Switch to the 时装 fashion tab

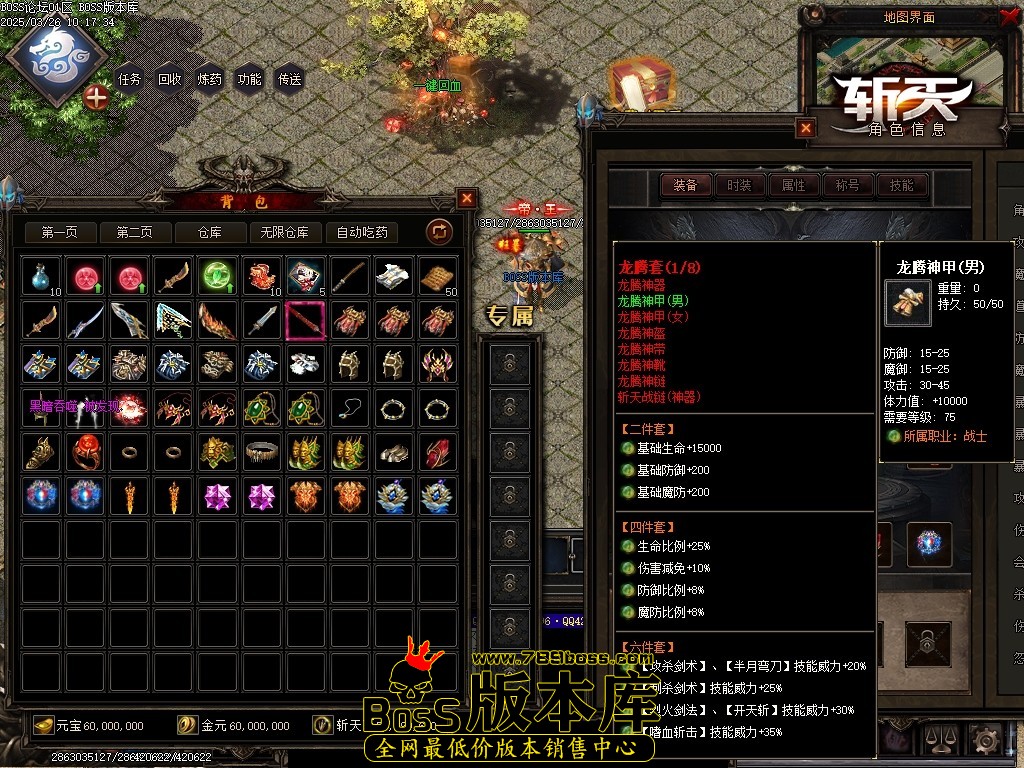739,185
